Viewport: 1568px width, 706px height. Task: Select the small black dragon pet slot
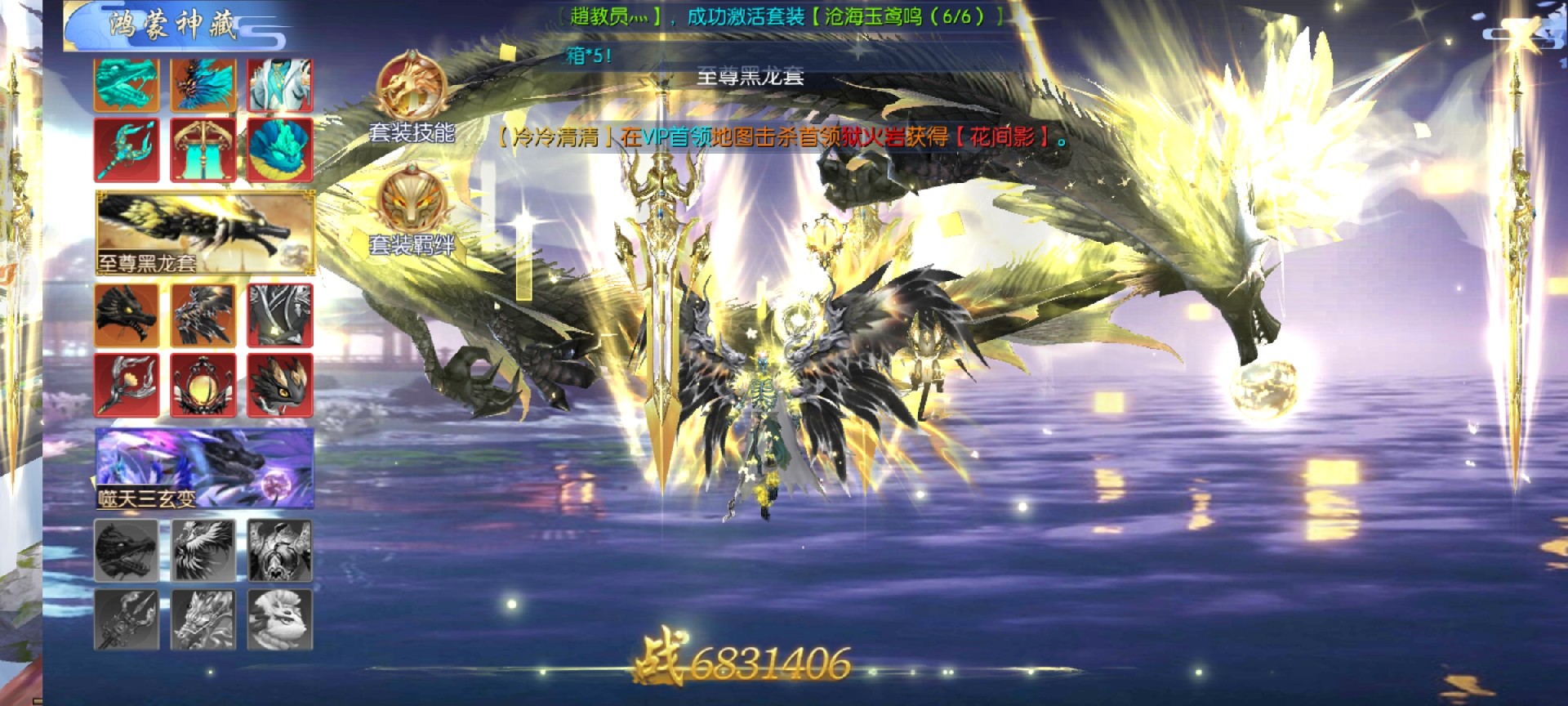click(280, 385)
